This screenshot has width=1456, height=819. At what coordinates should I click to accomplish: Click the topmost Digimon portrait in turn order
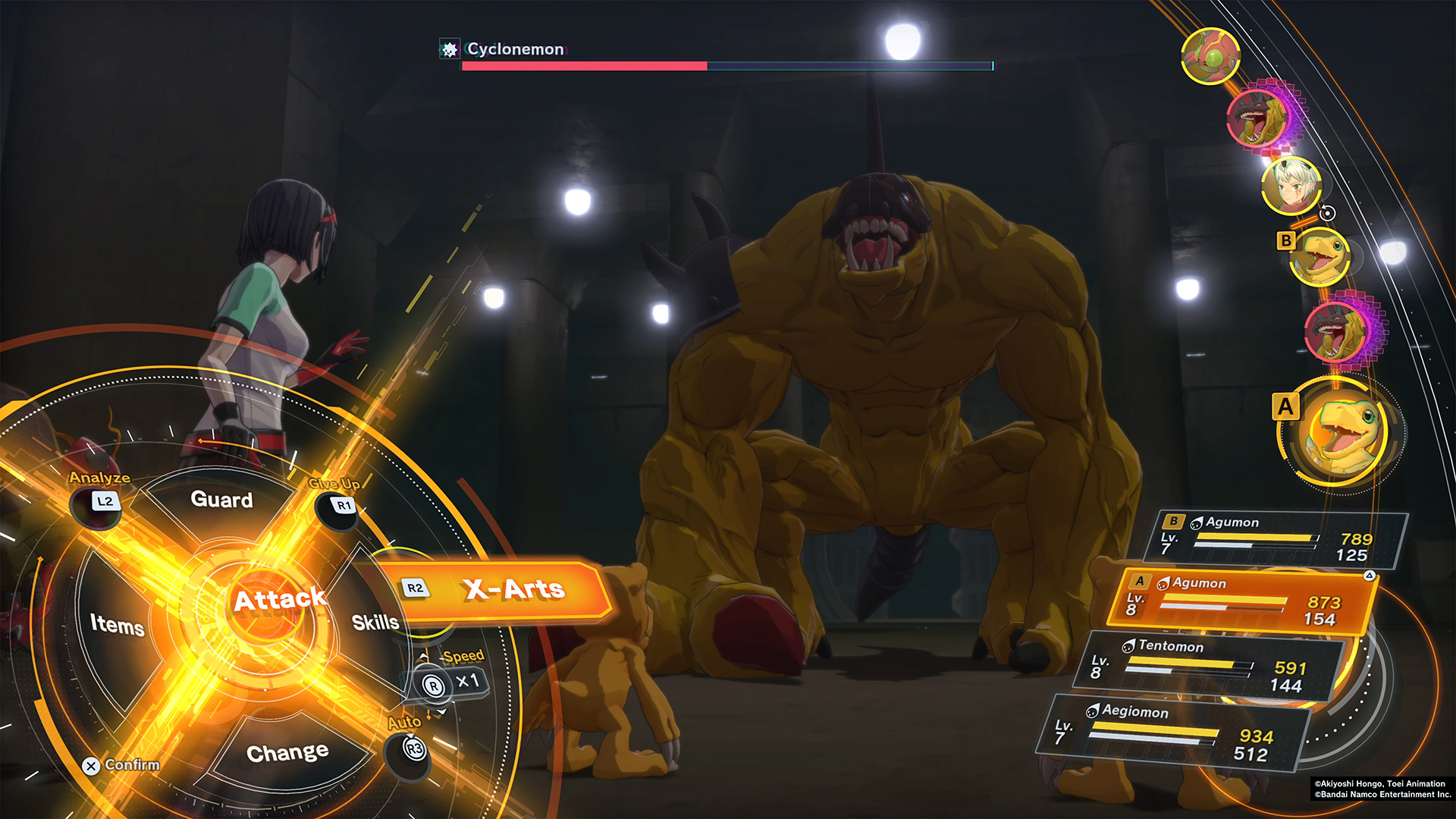[1210, 55]
